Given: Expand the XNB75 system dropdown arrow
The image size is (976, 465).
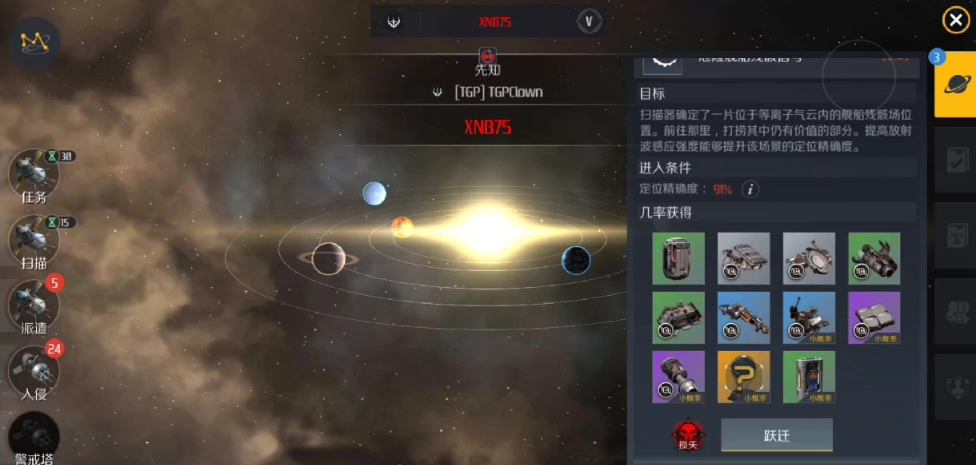Looking at the screenshot, I should tap(589, 20).
